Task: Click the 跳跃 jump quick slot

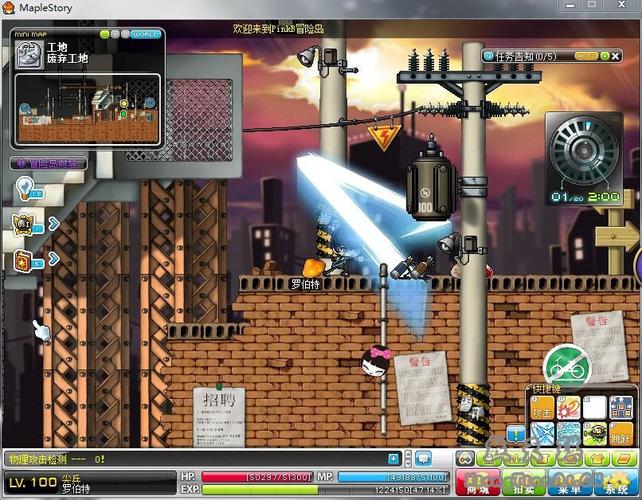Action: (x=620, y=433)
